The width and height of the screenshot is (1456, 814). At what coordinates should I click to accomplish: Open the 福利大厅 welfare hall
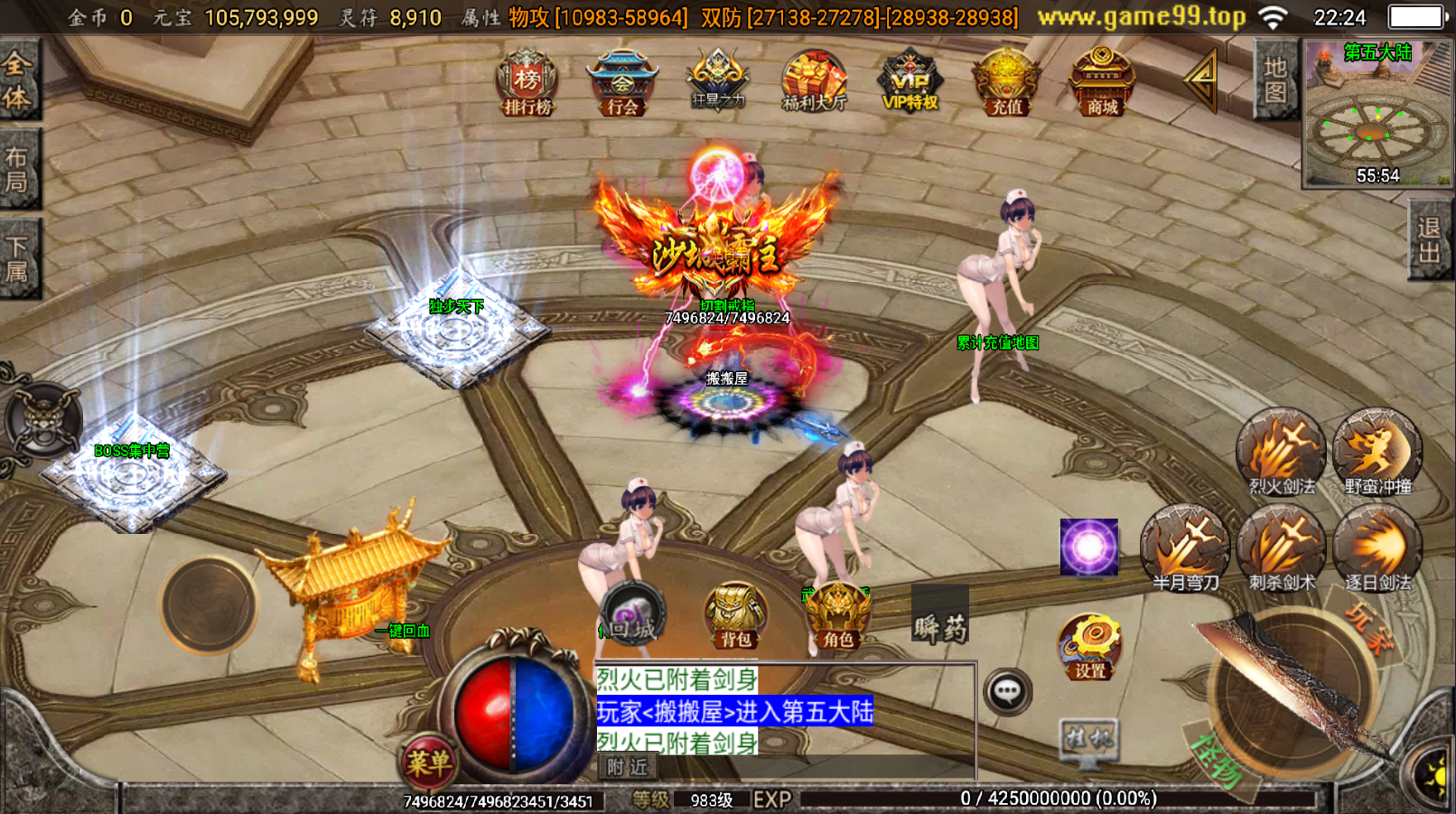pyautogui.click(x=814, y=83)
